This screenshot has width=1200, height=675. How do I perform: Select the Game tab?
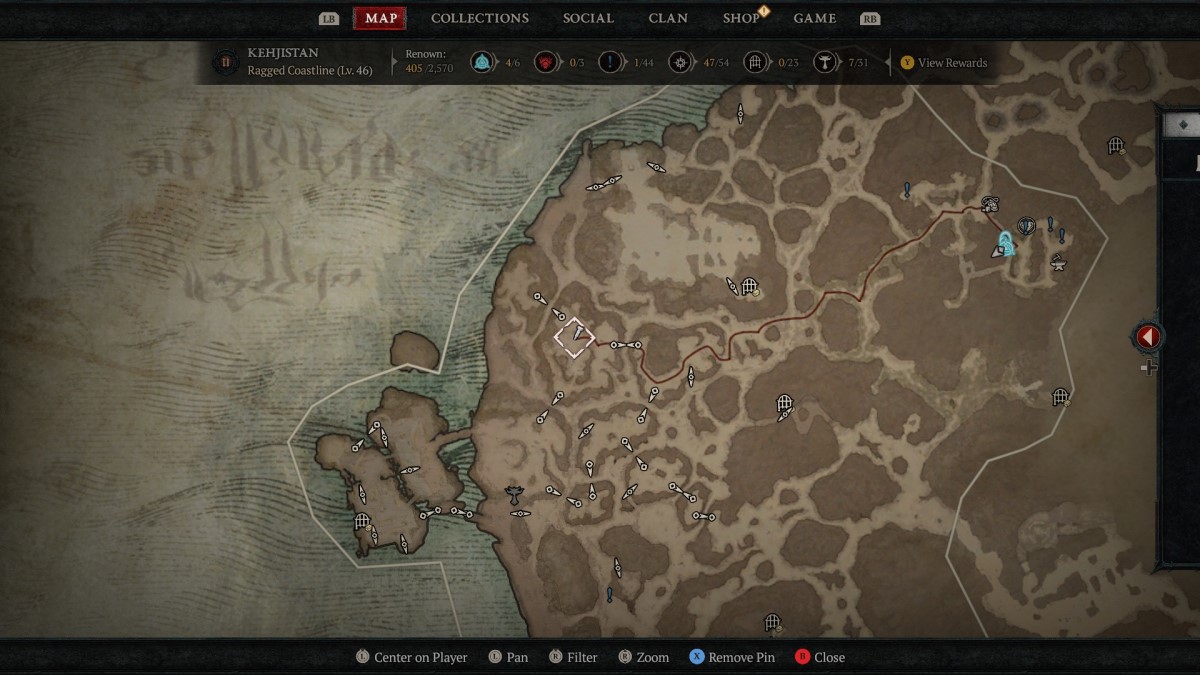[x=814, y=18]
